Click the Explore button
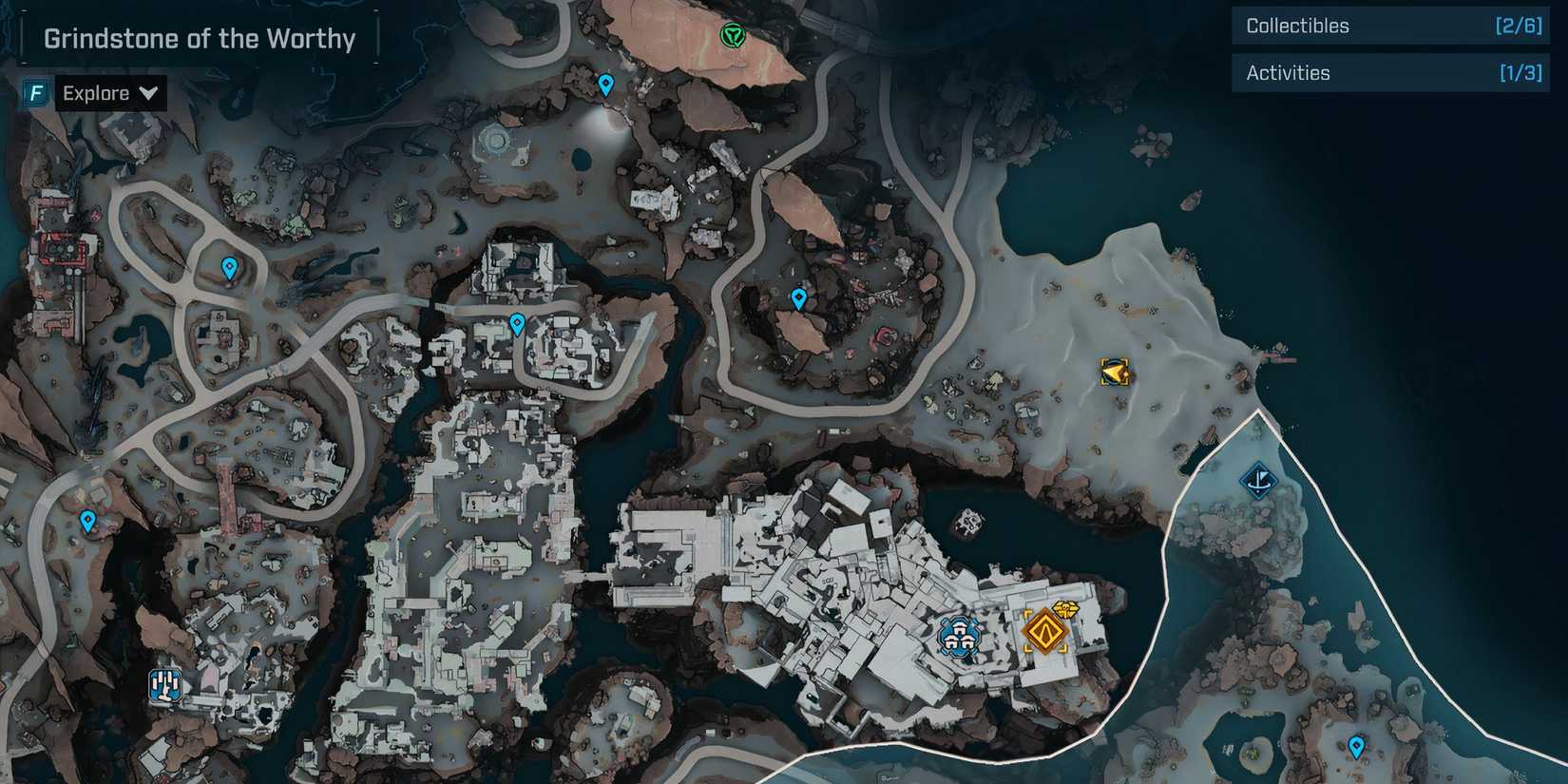The width and height of the screenshot is (1568, 784). click(x=96, y=92)
